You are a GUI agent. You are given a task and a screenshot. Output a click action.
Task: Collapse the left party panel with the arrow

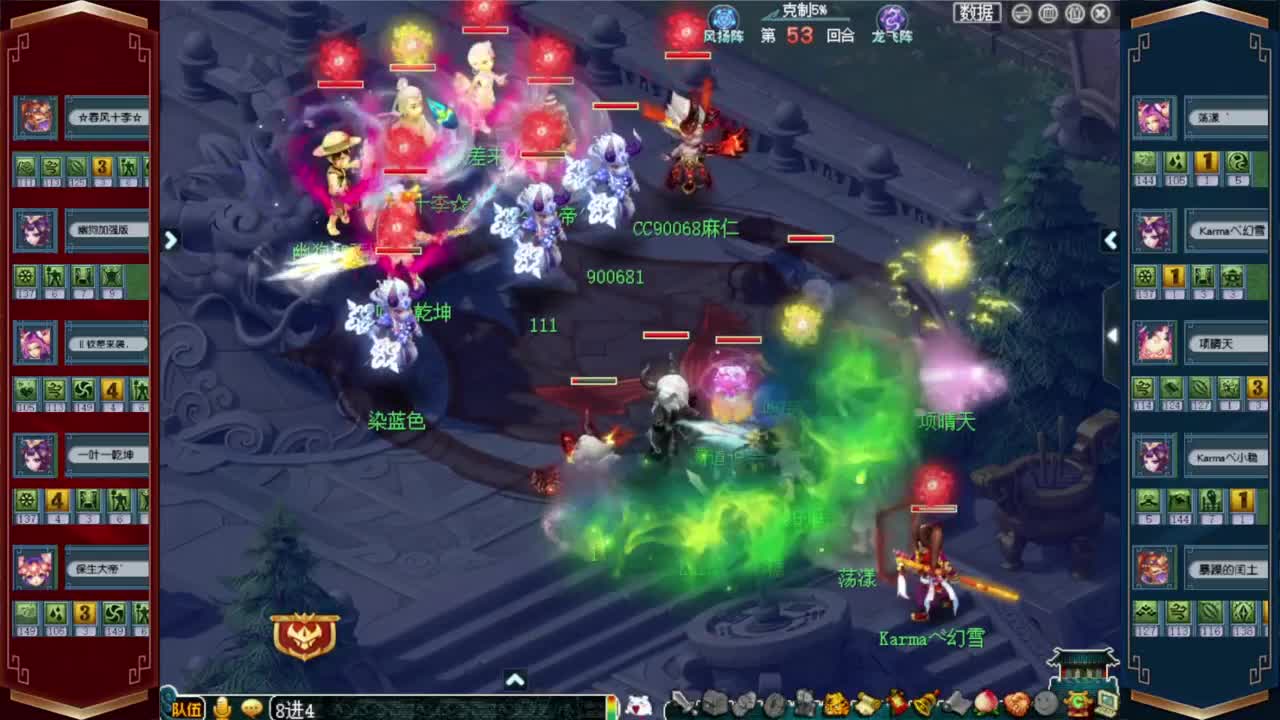pos(170,240)
